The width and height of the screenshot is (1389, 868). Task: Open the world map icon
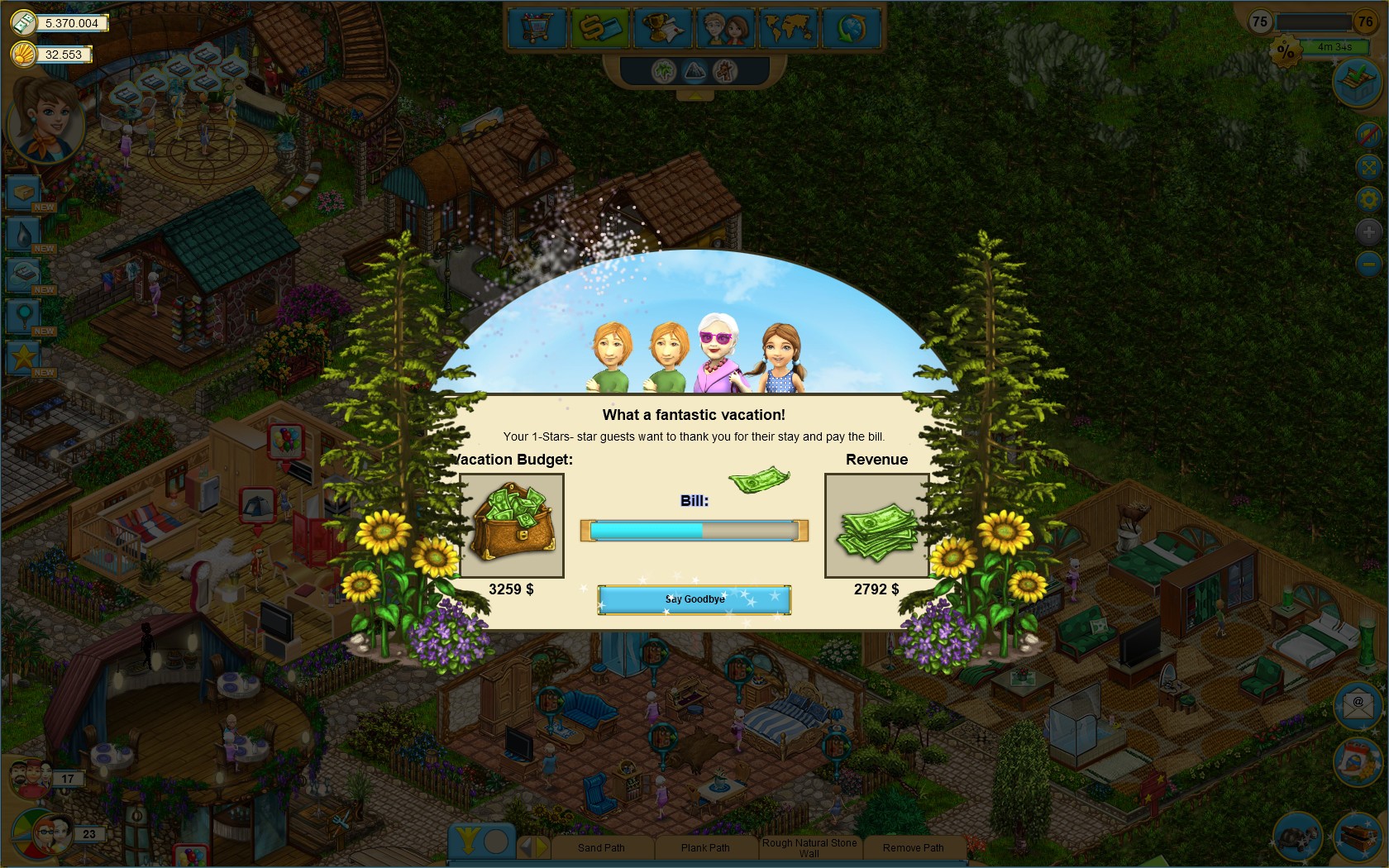(x=788, y=28)
